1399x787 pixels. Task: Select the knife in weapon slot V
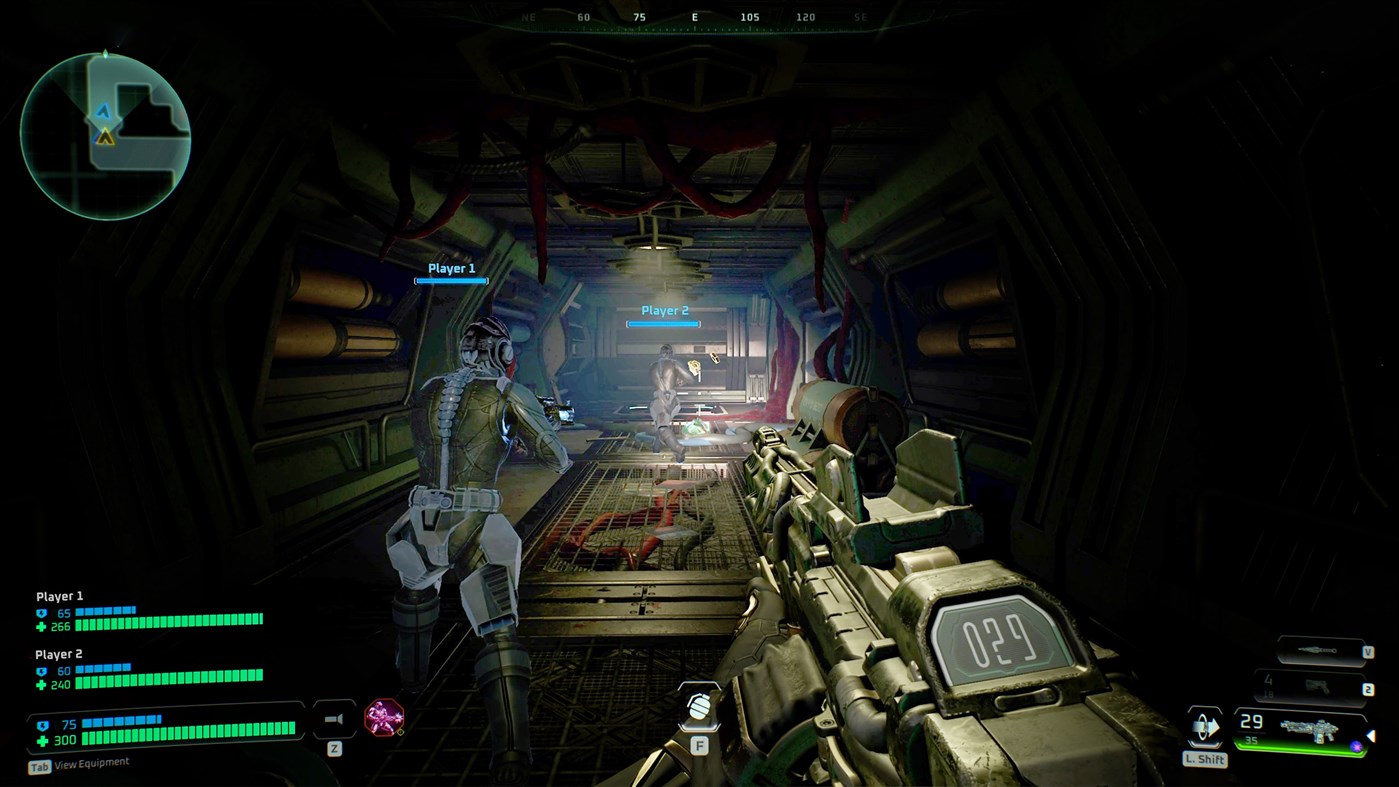pos(1317,648)
